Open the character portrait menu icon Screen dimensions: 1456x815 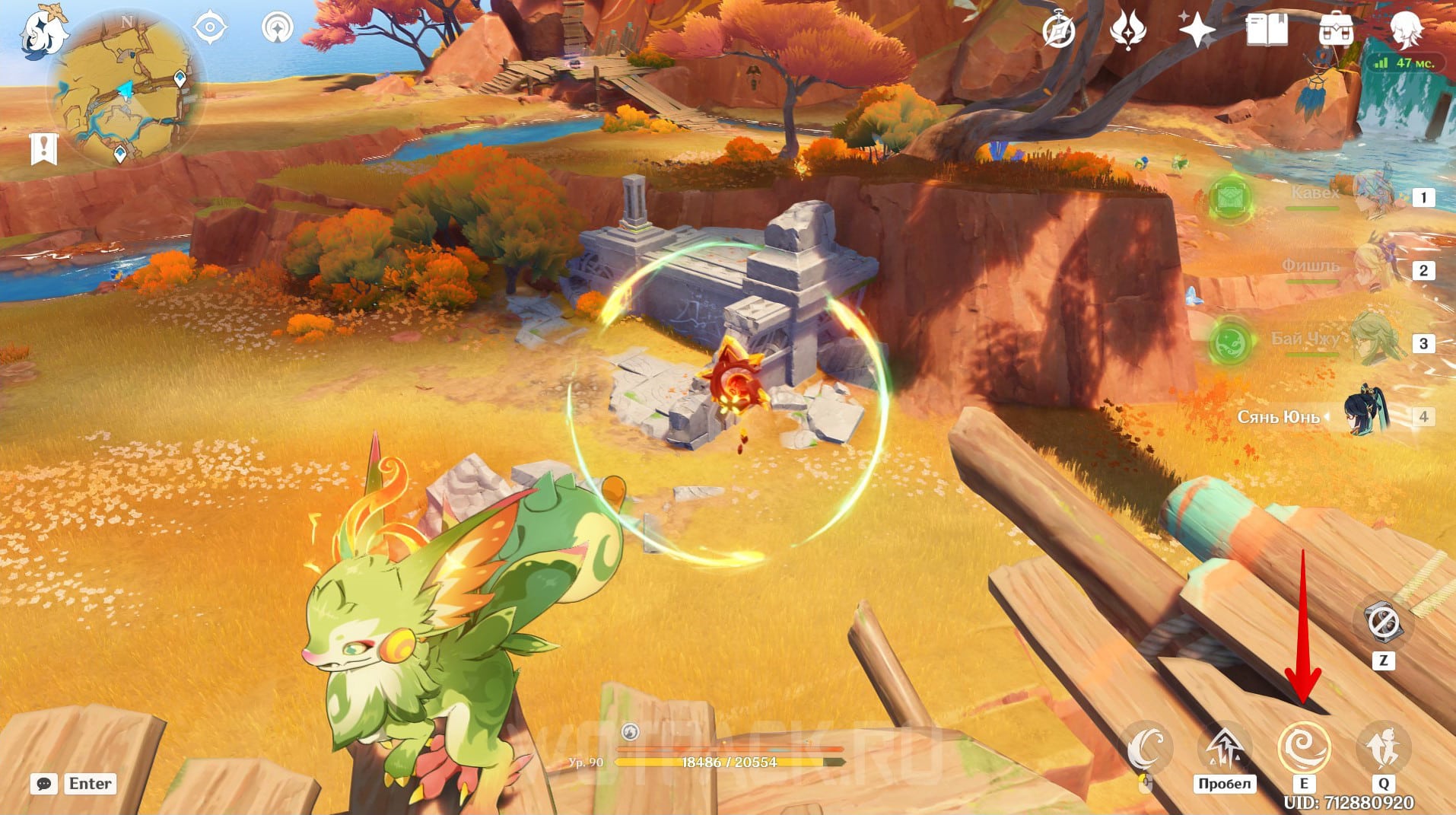click(1406, 29)
